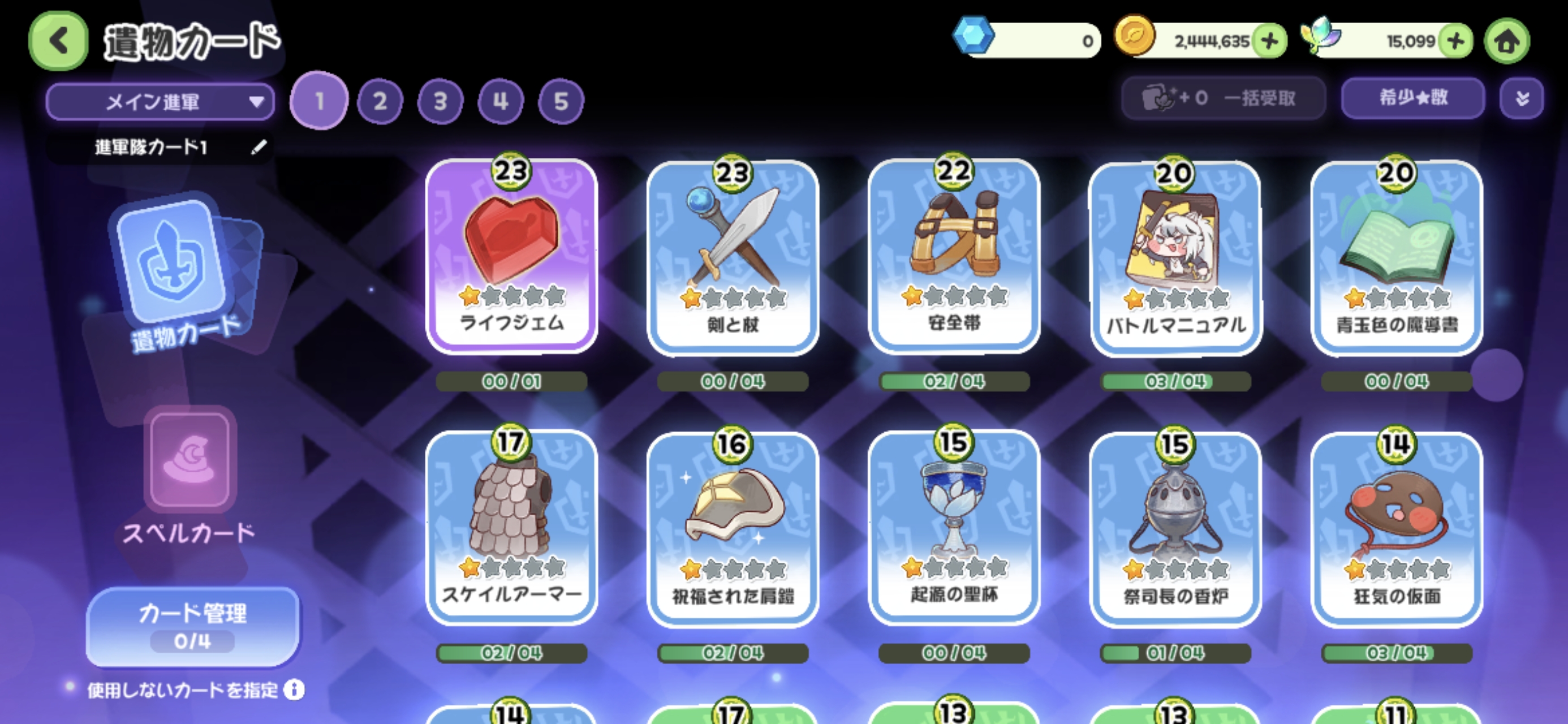Choose the 起源の聖杯 card
Viewport: 1568px width, 724px height.
pyautogui.click(x=954, y=527)
